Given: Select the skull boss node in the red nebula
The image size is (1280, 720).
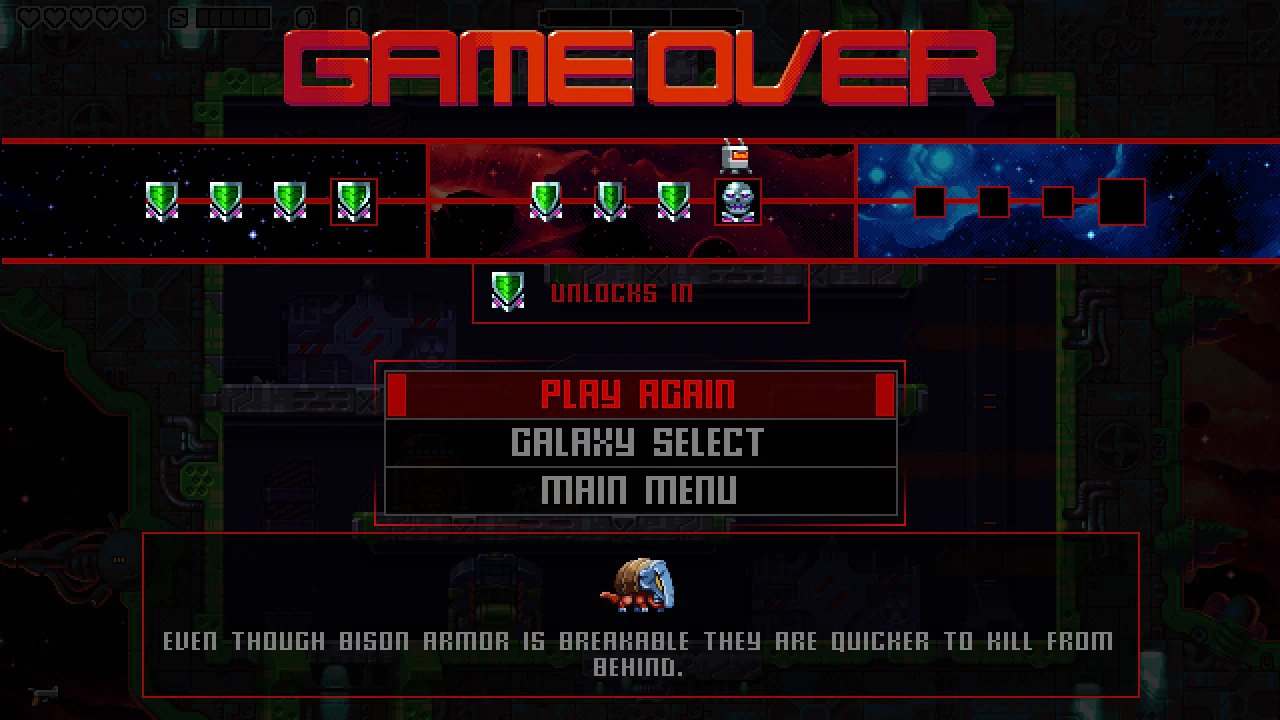Looking at the screenshot, I should tap(737, 200).
